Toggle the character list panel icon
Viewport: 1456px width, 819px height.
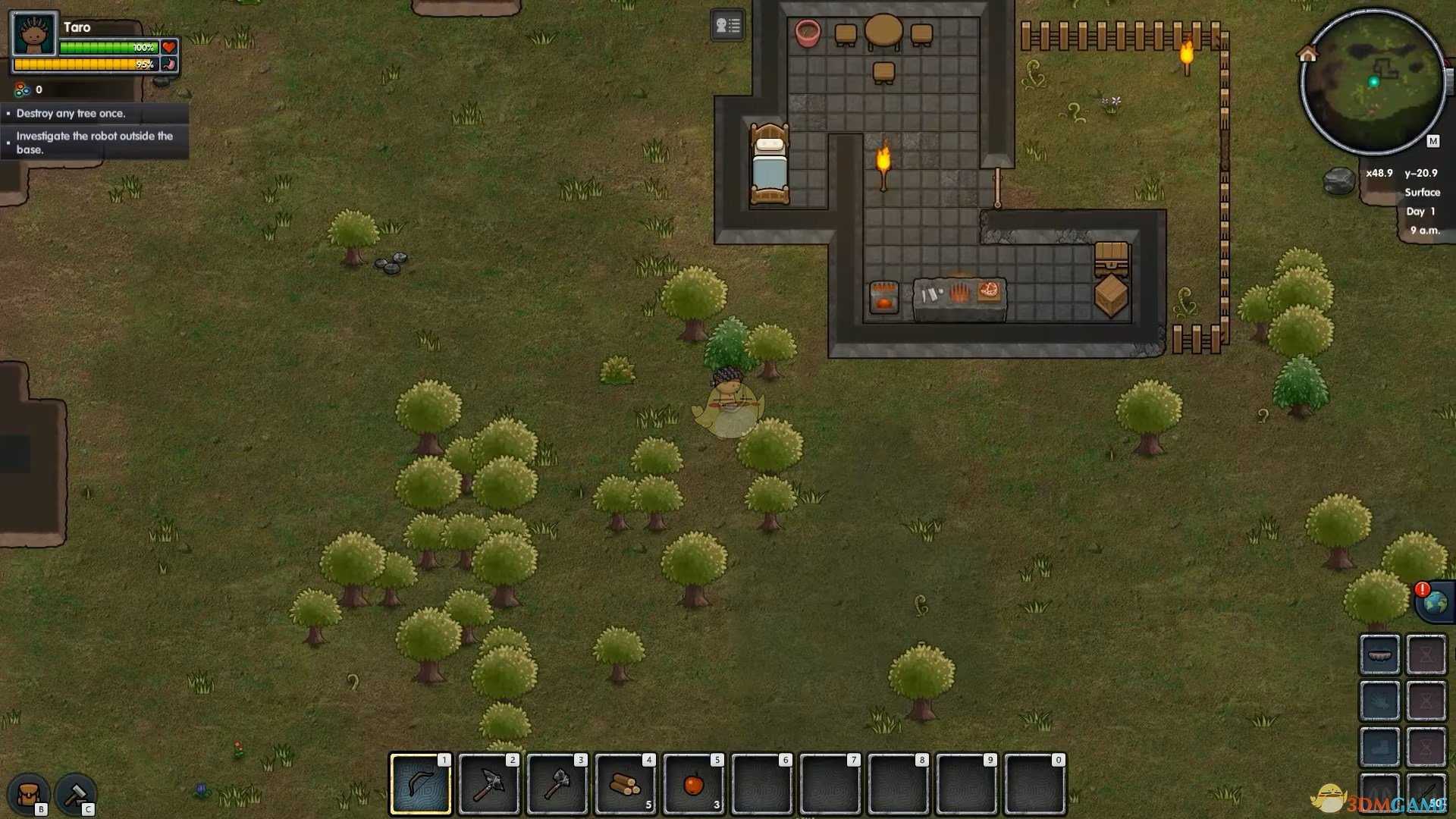727,26
